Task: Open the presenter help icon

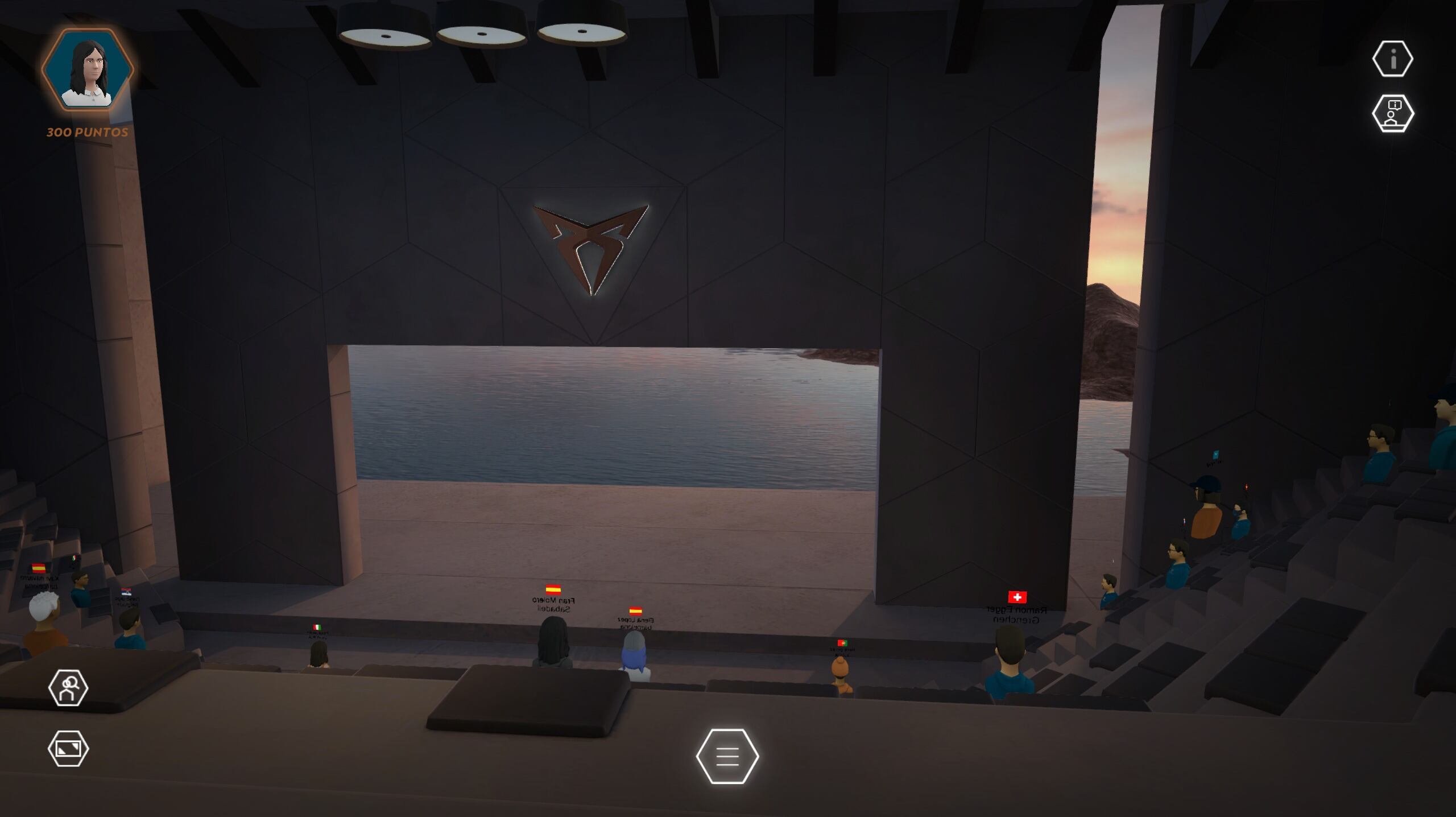Action: click(1392, 113)
